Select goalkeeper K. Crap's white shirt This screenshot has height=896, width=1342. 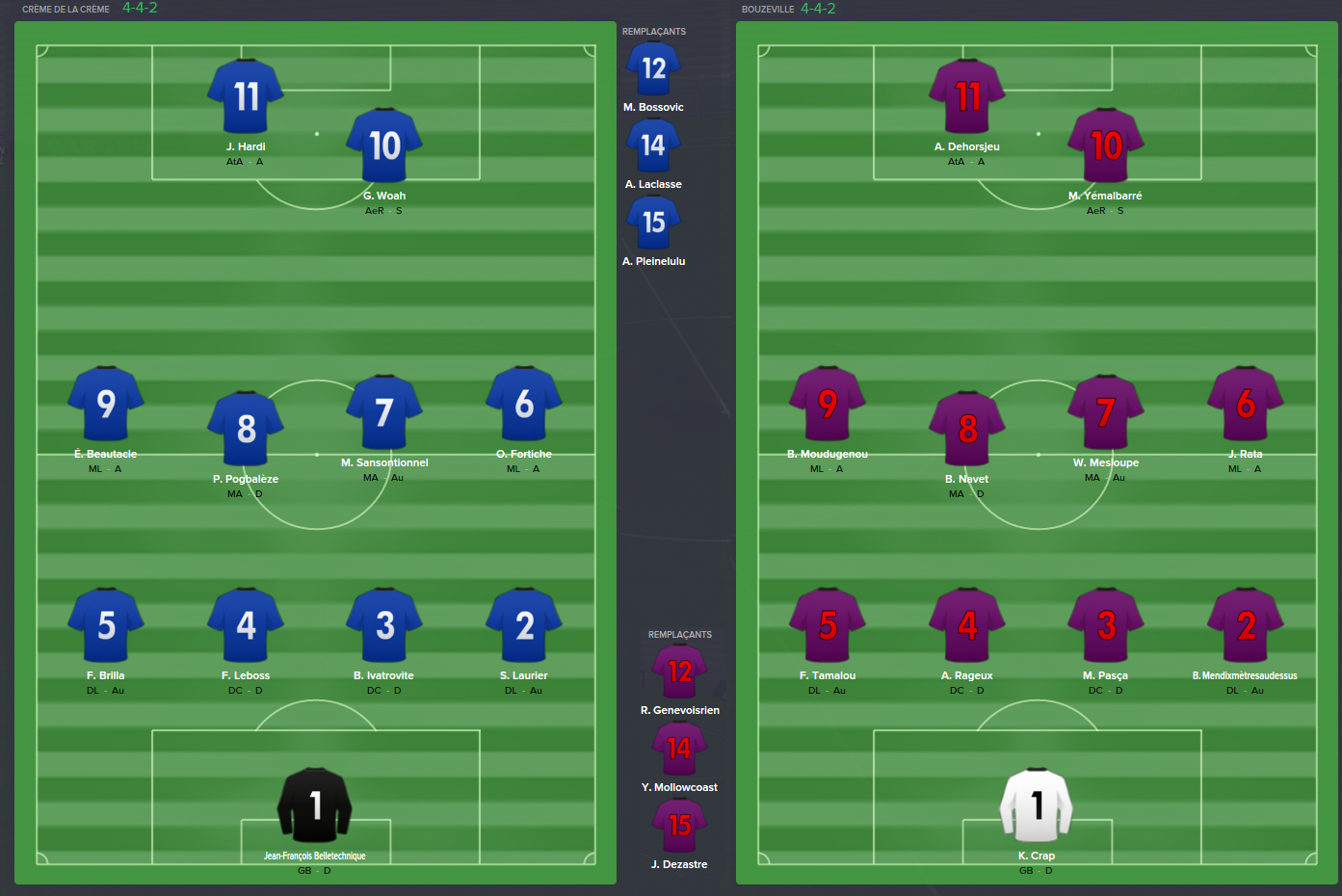coord(1037,805)
